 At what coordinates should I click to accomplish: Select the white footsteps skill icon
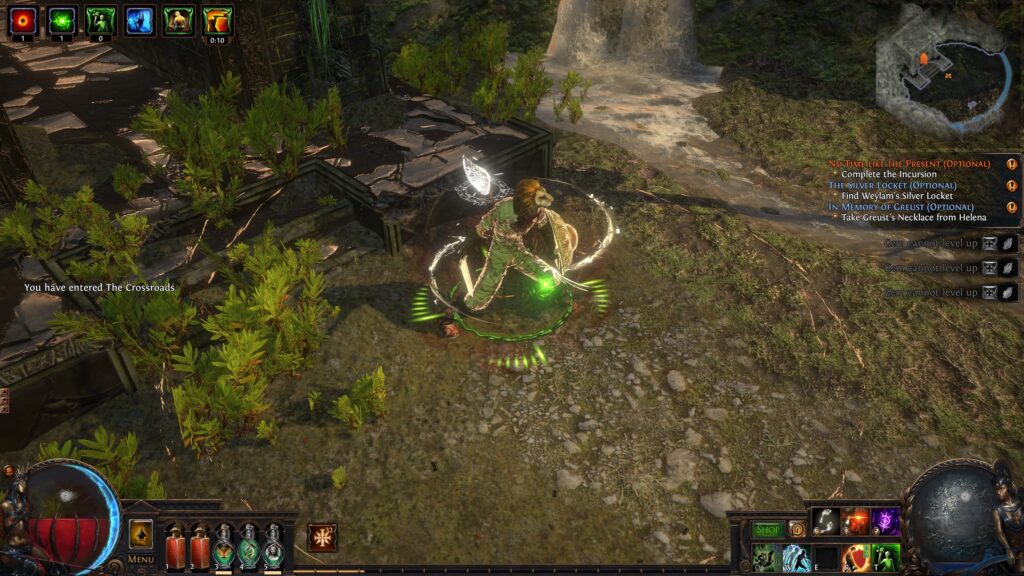point(826,521)
